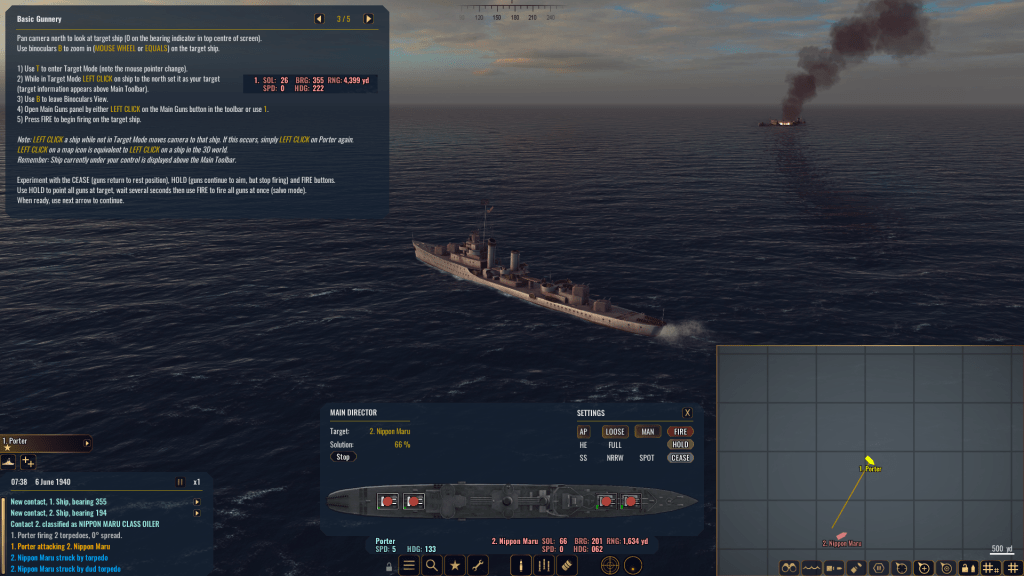Screen dimensions: 1024x576
Task: Pause the game with the pause button
Action: click(x=180, y=481)
